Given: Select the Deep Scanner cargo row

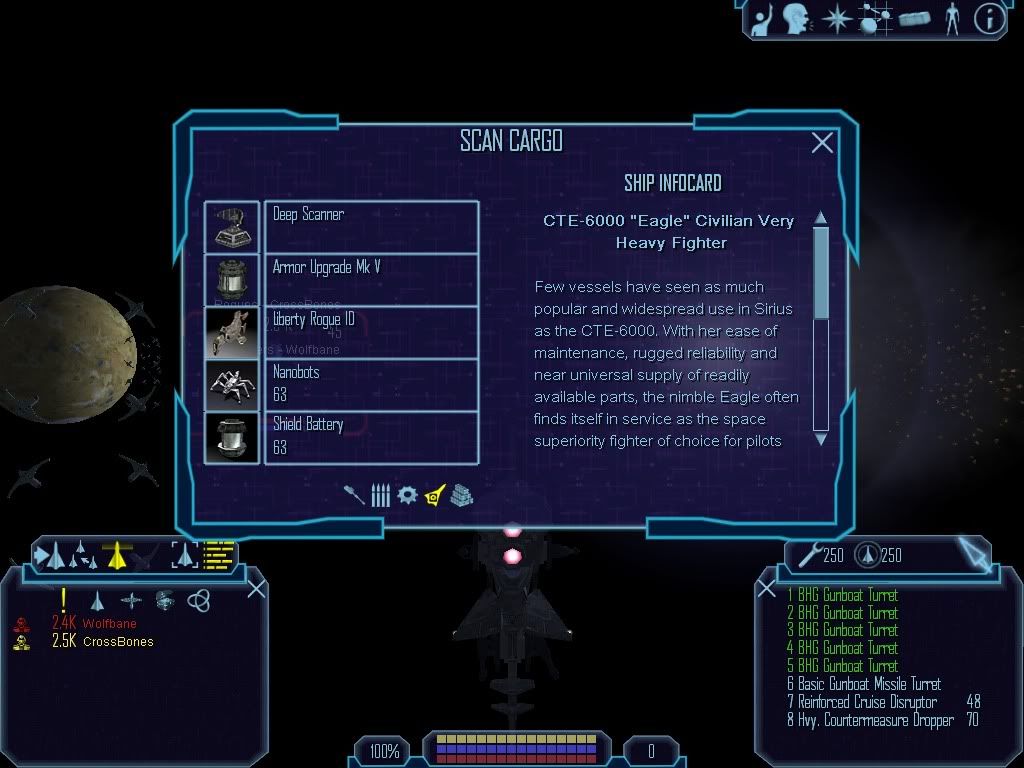Looking at the screenshot, I should 370,226.
